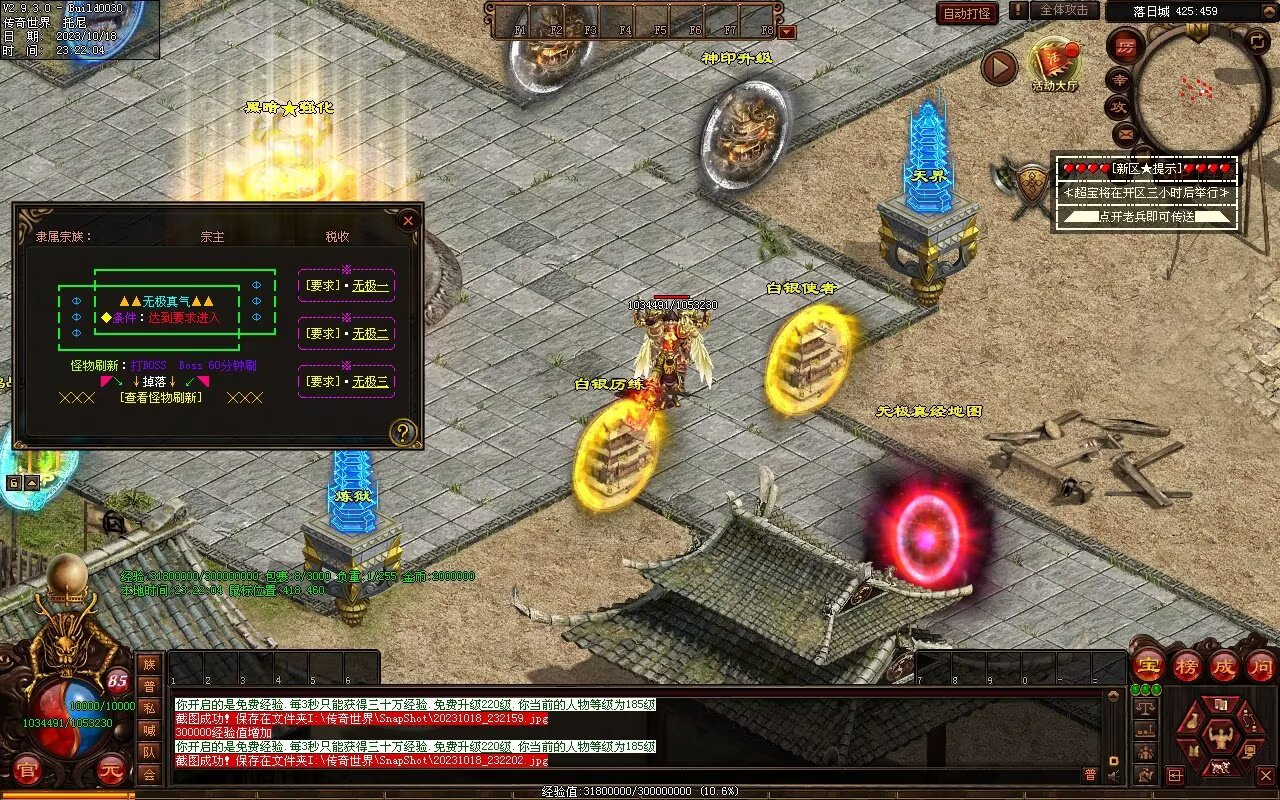Toggle 自动打怪 auto-fight button
Viewport: 1280px width, 800px height.
(x=967, y=13)
